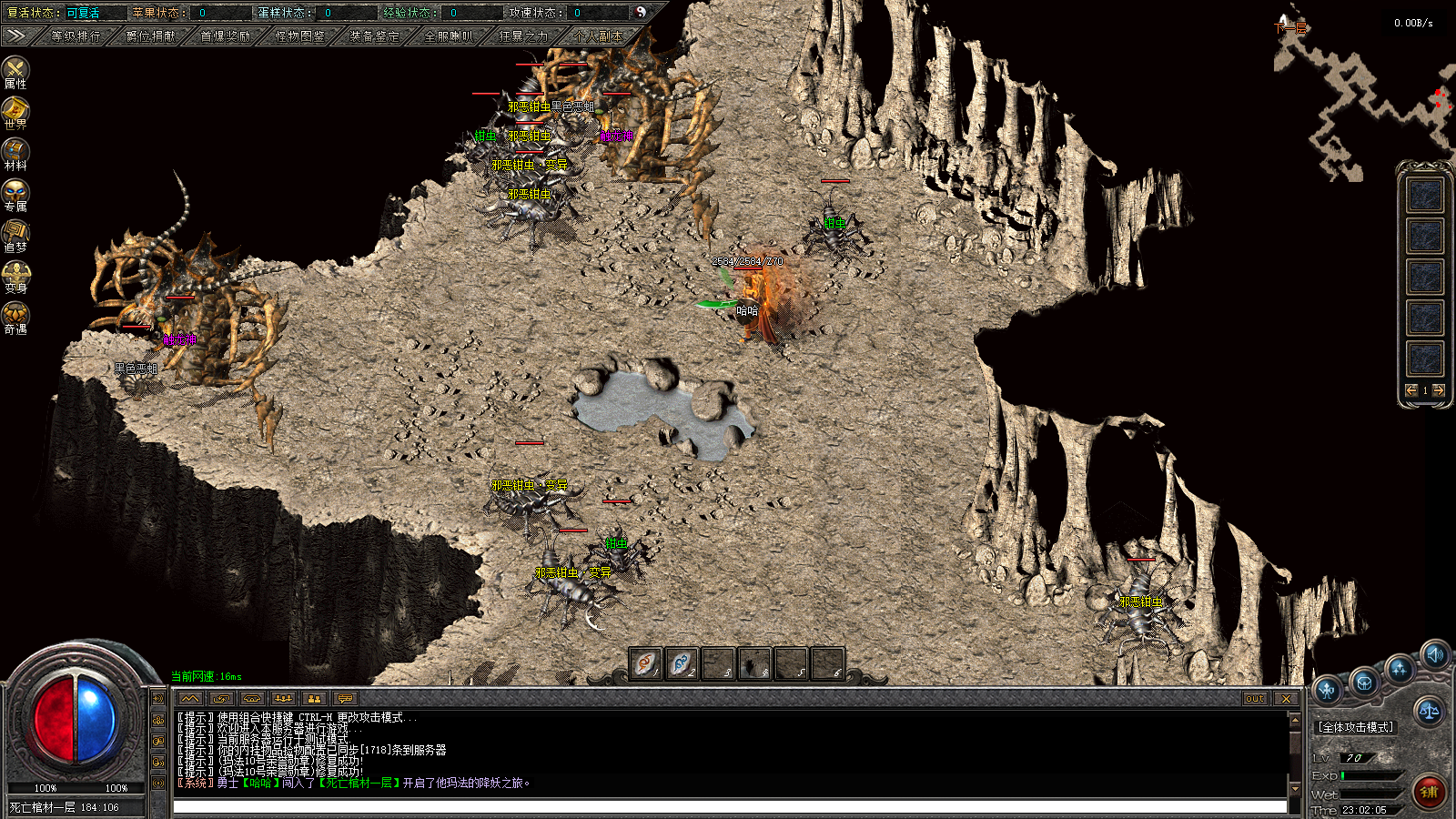The image size is (1456, 819).
Task: Use the red potion in hotbar slot 1
Action: 645,663
